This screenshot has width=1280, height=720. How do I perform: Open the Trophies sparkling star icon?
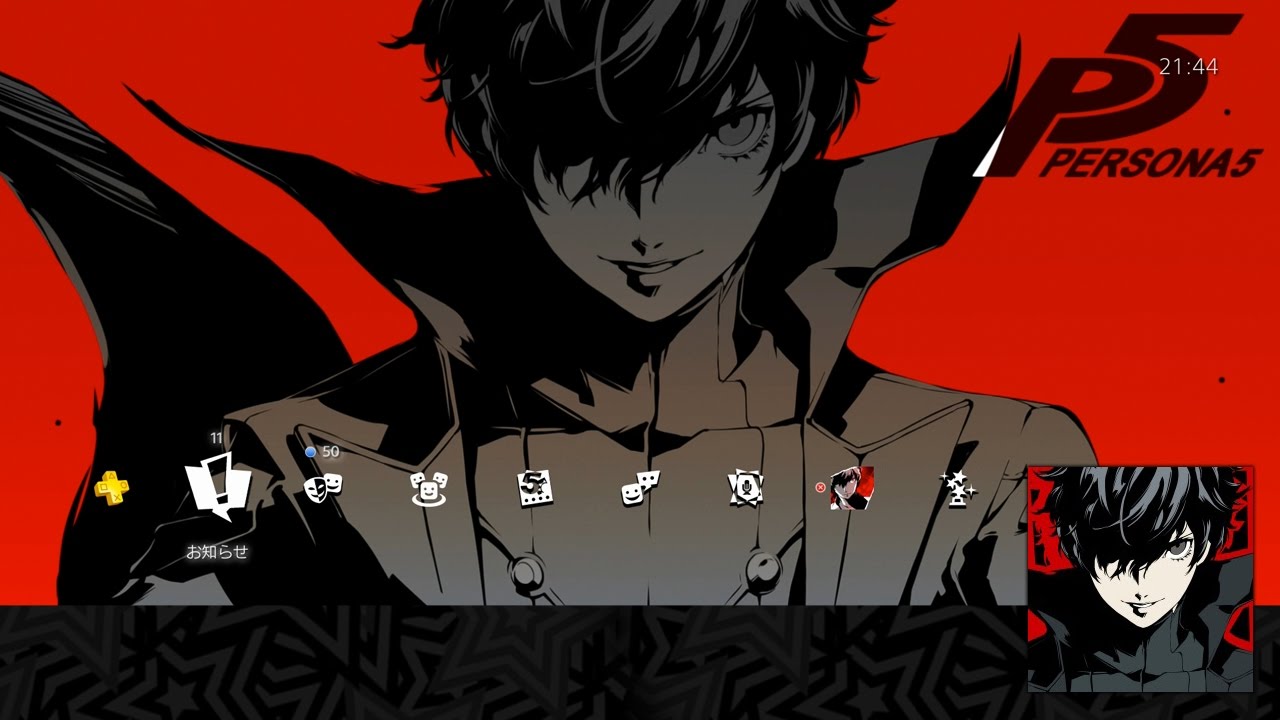click(x=958, y=490)
